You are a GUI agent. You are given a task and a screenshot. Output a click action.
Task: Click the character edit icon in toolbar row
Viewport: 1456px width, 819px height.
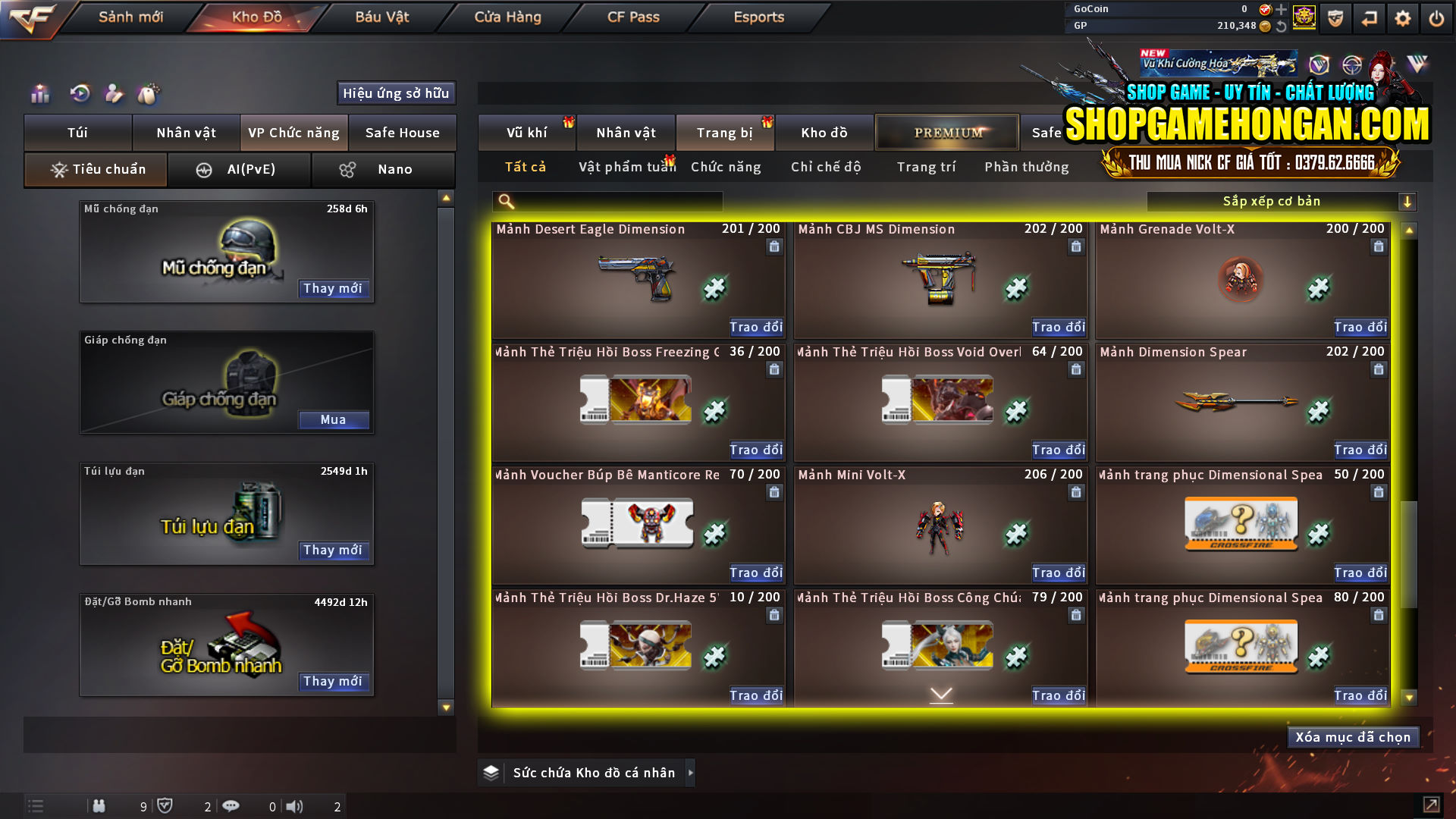tap(115, 94)
